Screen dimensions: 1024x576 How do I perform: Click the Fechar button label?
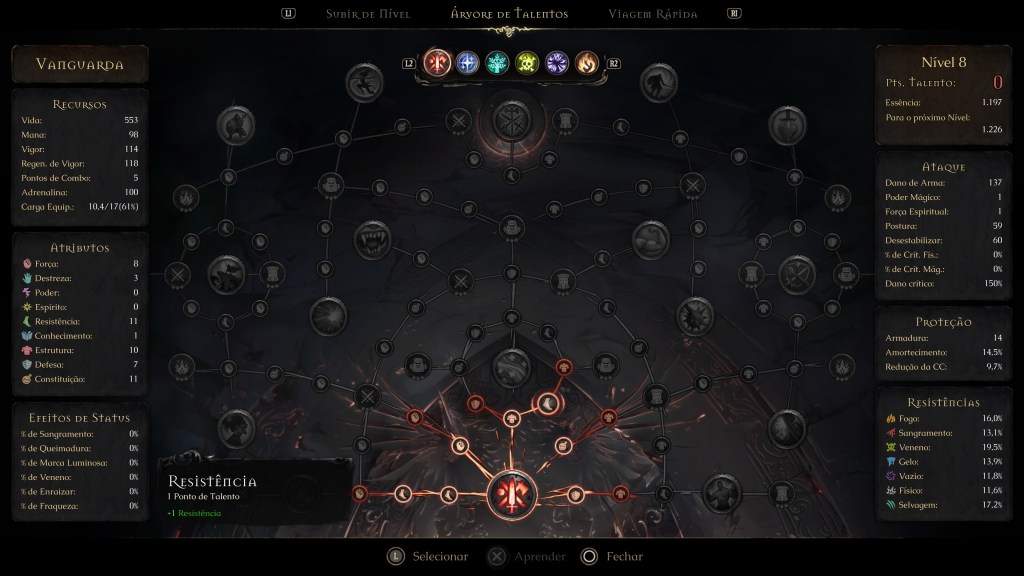(x=625, y=556)
